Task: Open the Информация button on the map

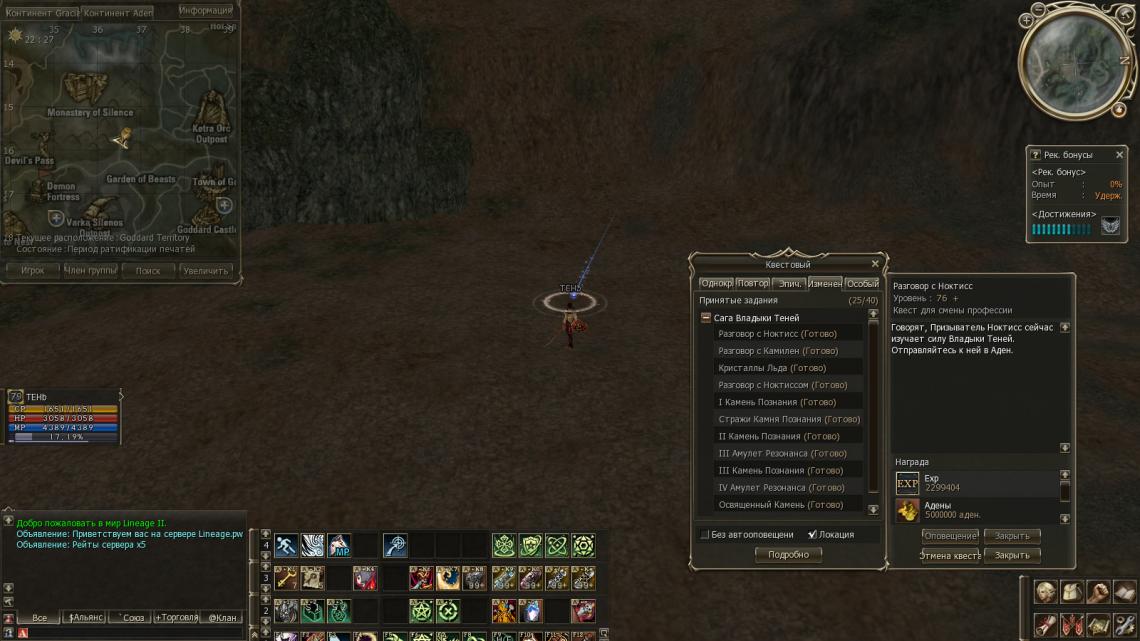Action: [205, 11]
